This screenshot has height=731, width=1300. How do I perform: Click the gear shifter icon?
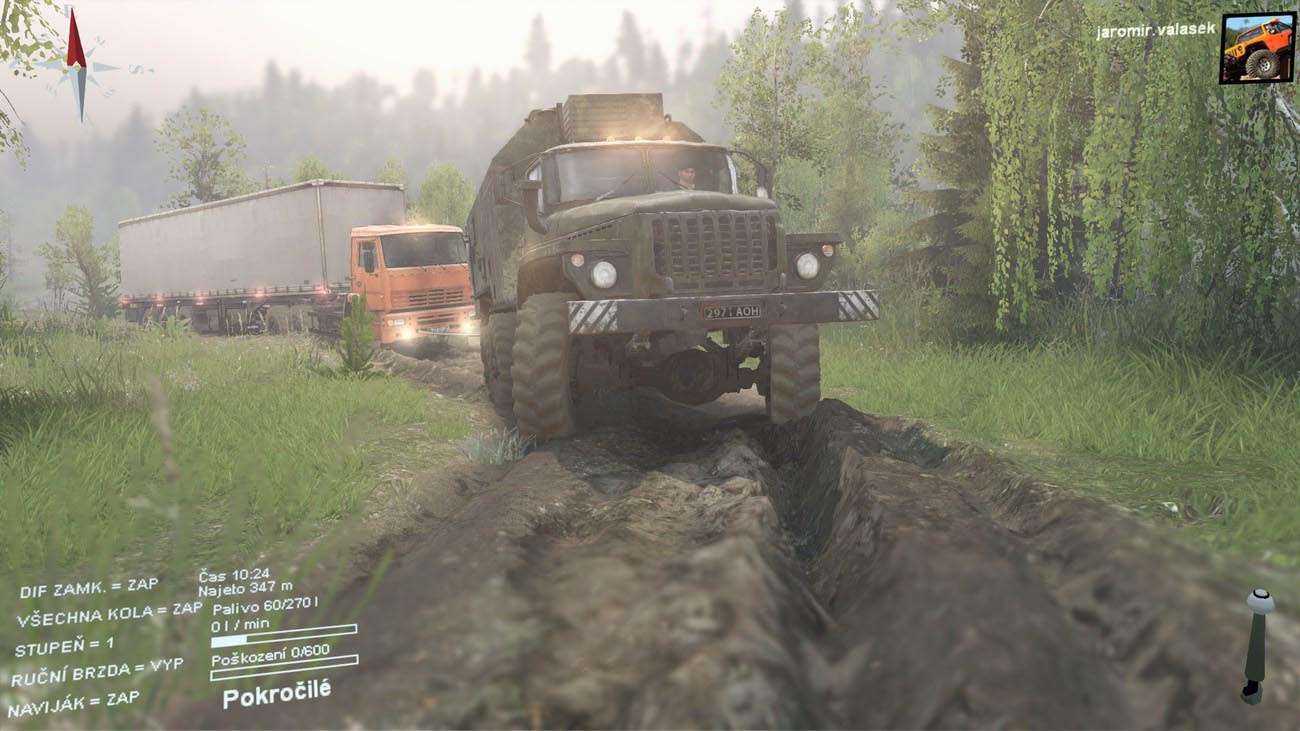1256,646
